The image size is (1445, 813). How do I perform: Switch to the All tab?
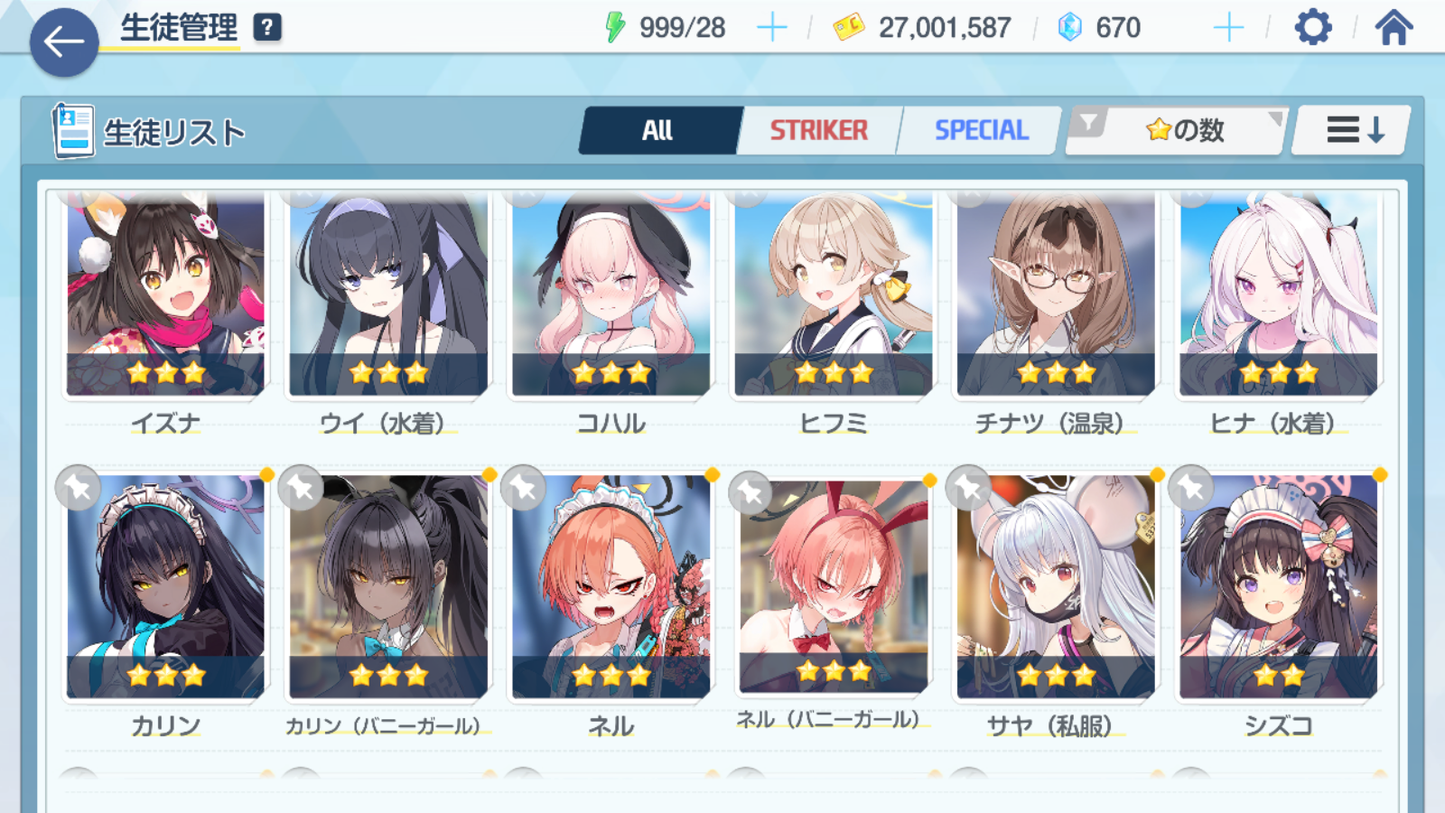[x=658, y=130]
